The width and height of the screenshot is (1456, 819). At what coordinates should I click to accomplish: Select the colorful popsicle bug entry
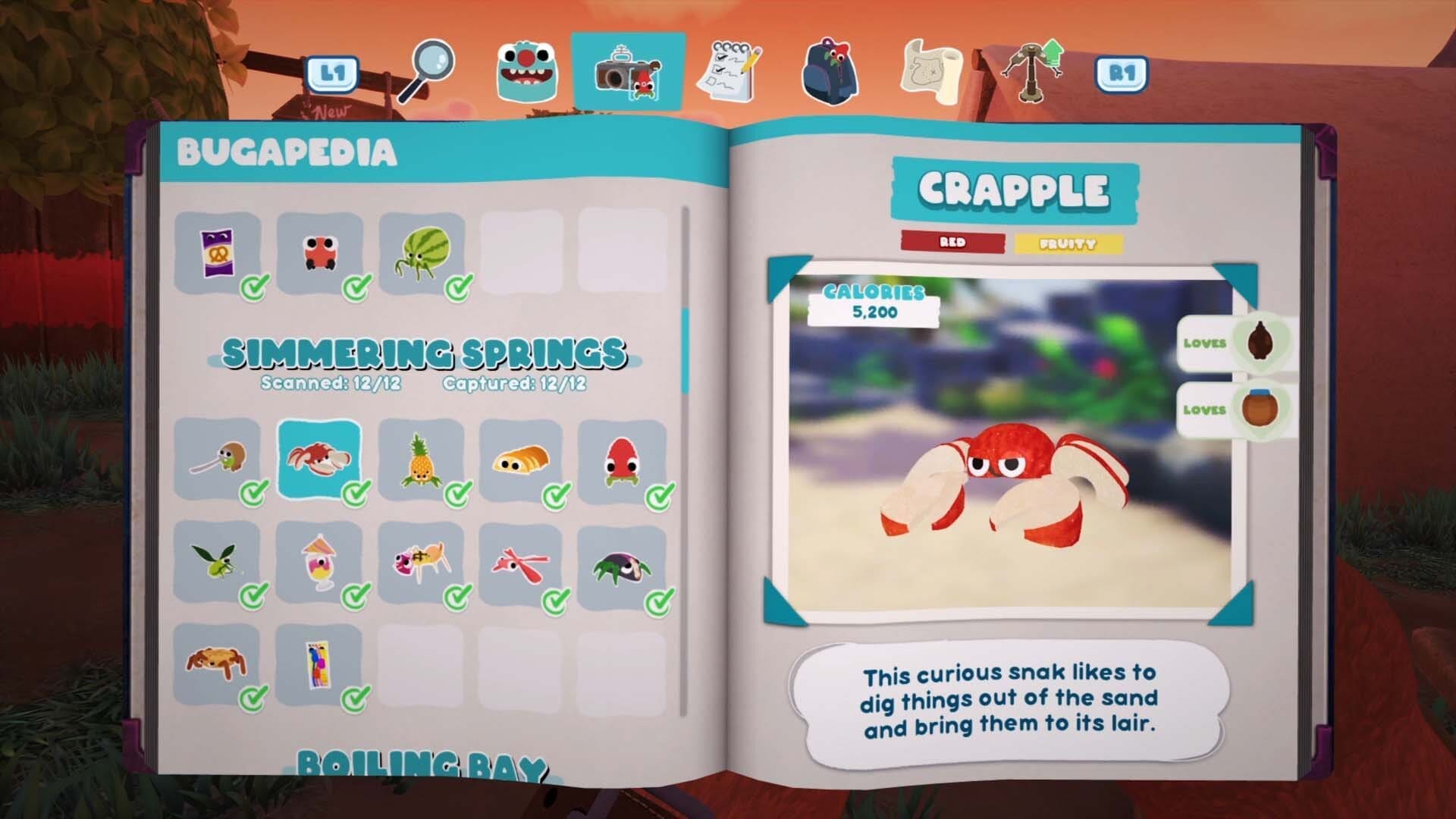click(x=319, y=664)
